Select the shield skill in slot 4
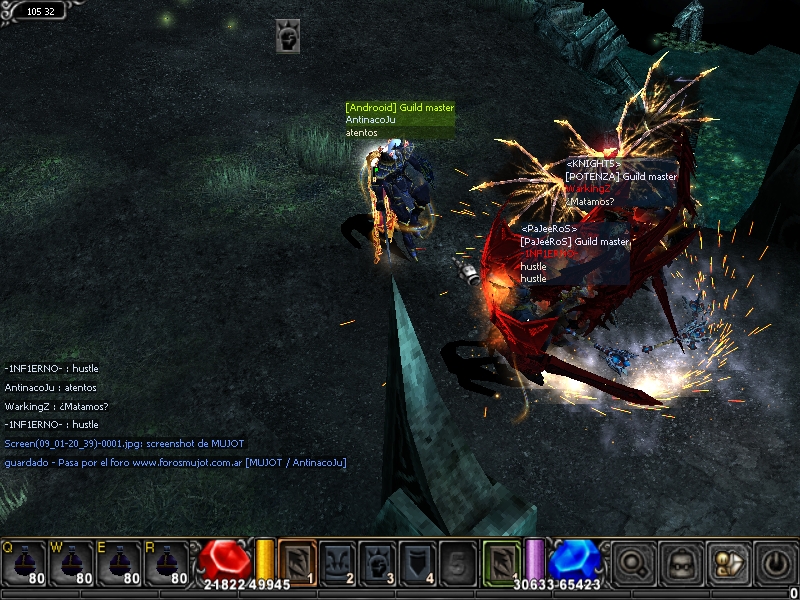Image resolution: width=800 pixels, height=600 pixels. [x=417, y=562]
